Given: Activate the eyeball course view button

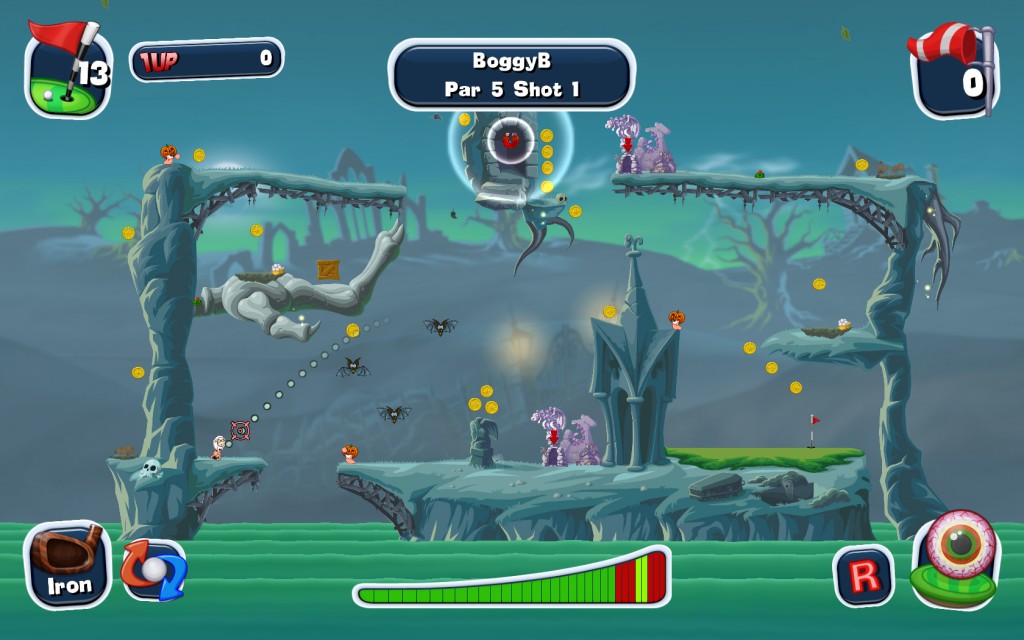Looking at the screenshot, I should pyautogui.click(x=955, y=558).
